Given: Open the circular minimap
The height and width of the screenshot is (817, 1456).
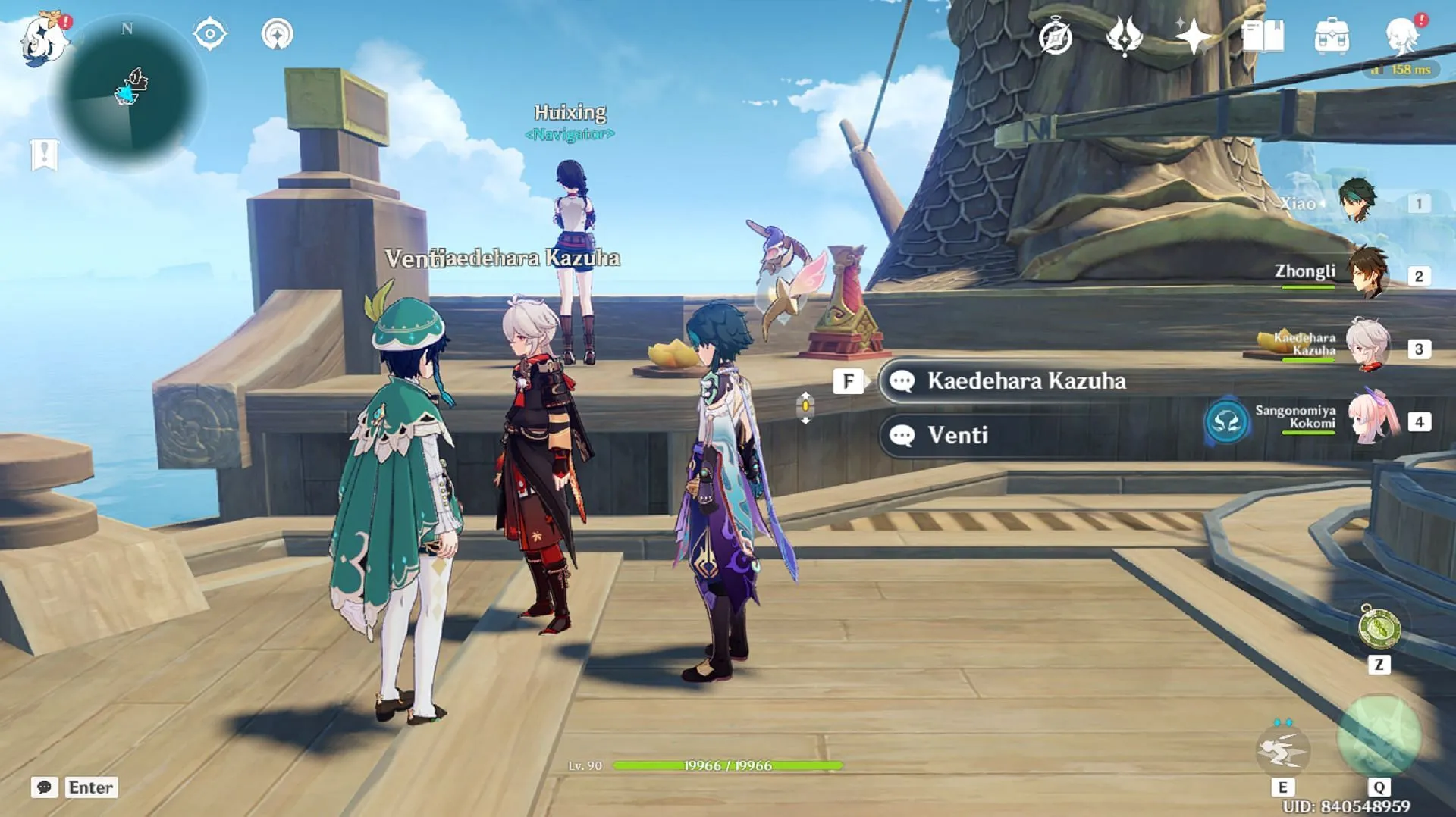Looking at the screenshot, I should pyautogui.click(x=127, y=93).
